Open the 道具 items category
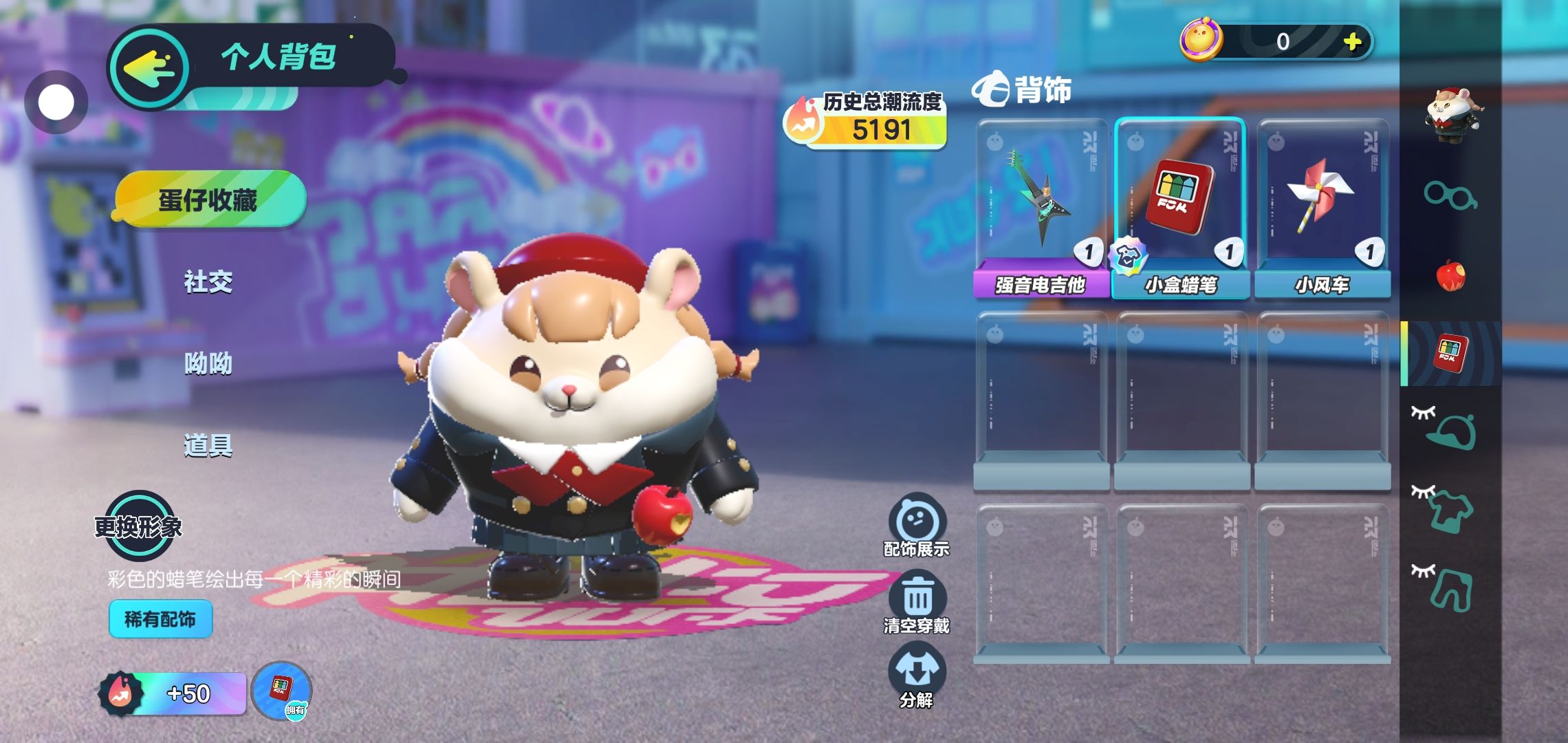Viewport: 1568px width, 743px height. click(x=208, y=446)
